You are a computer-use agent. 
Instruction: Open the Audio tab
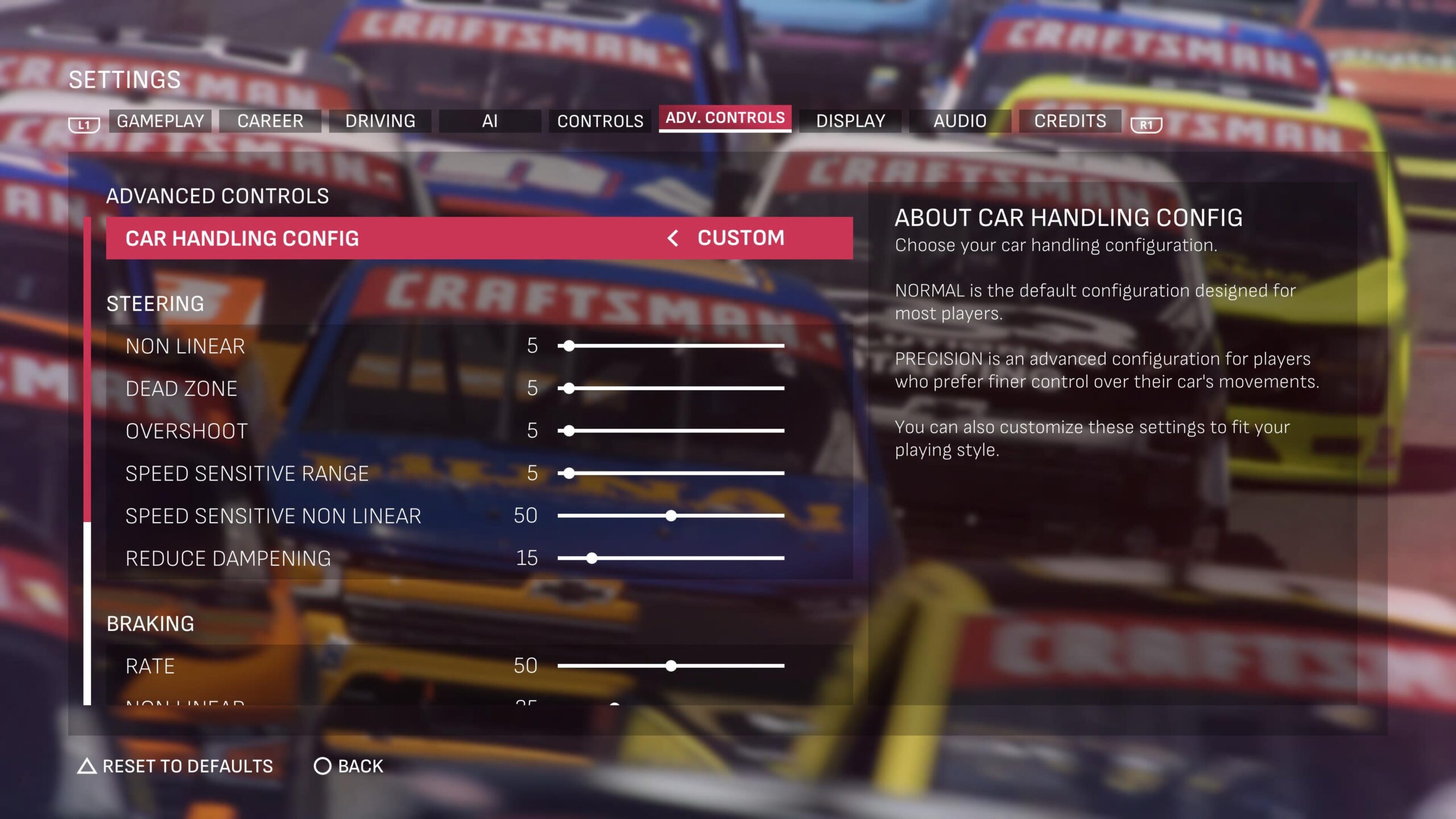tap(960, 121)
